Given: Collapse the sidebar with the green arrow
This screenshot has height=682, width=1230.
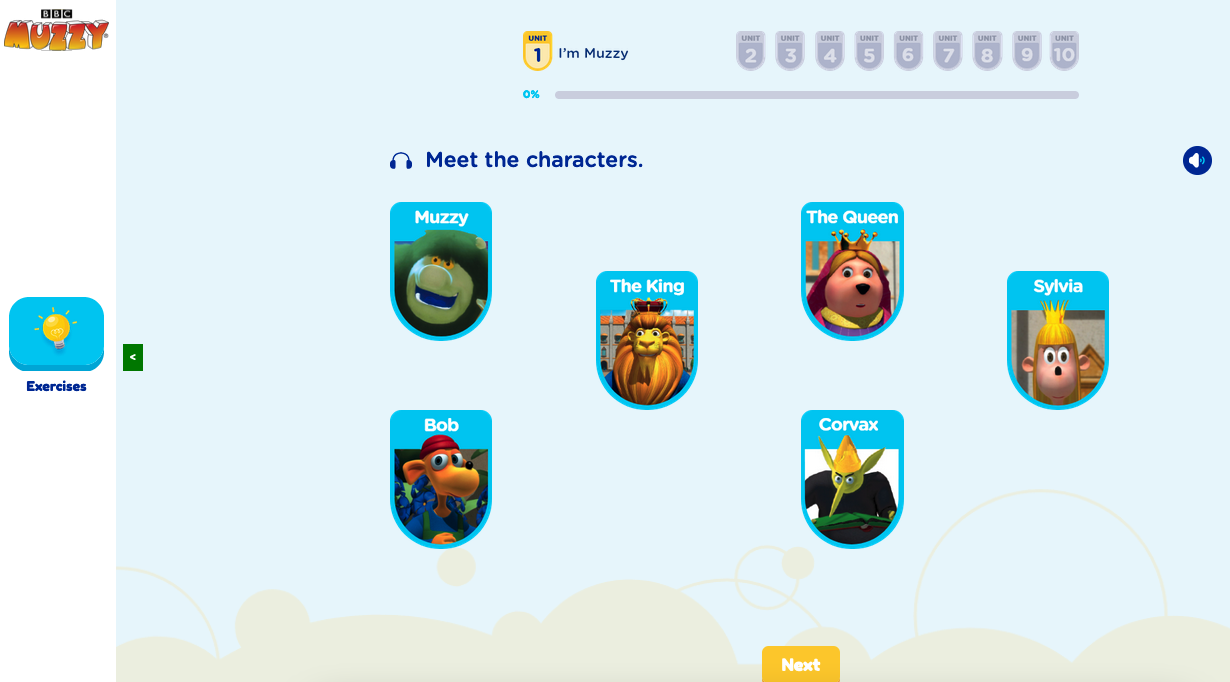Looking at the screenshot, I should point(133,357).
